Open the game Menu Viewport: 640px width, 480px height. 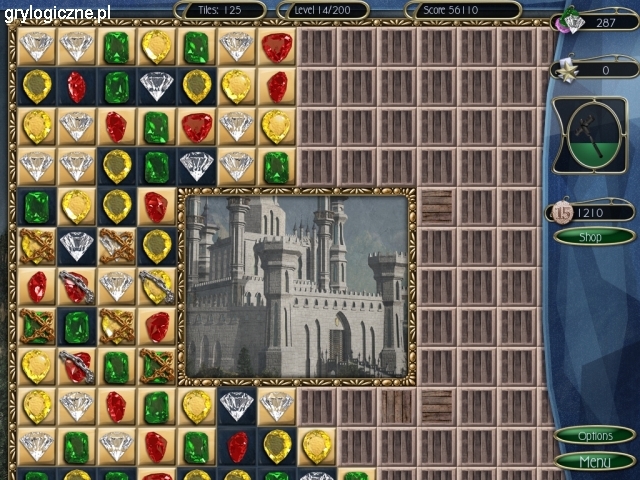(x=595, y=462)
